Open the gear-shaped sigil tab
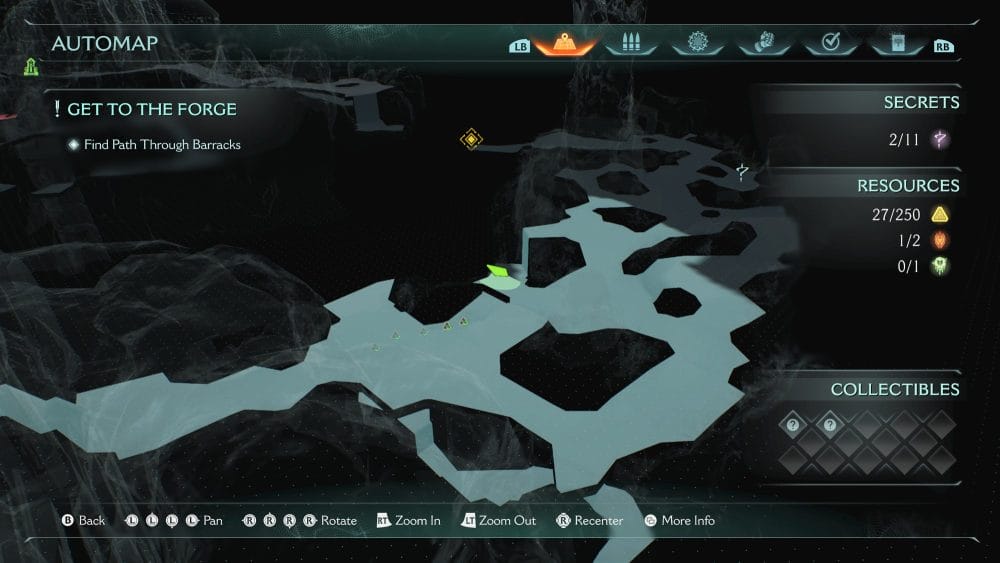 697,44
